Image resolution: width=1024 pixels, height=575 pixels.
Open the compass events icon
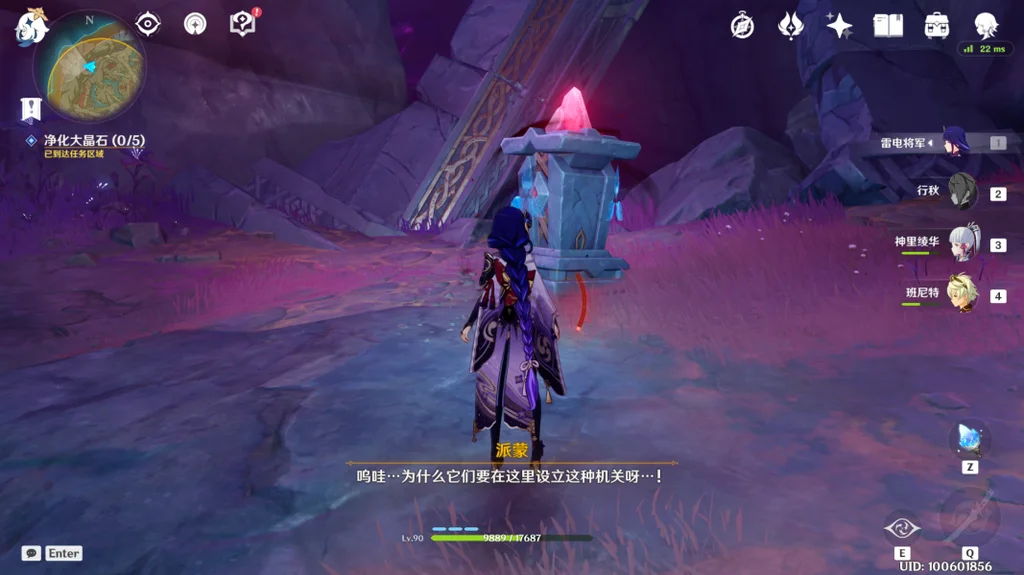(742, 26)
